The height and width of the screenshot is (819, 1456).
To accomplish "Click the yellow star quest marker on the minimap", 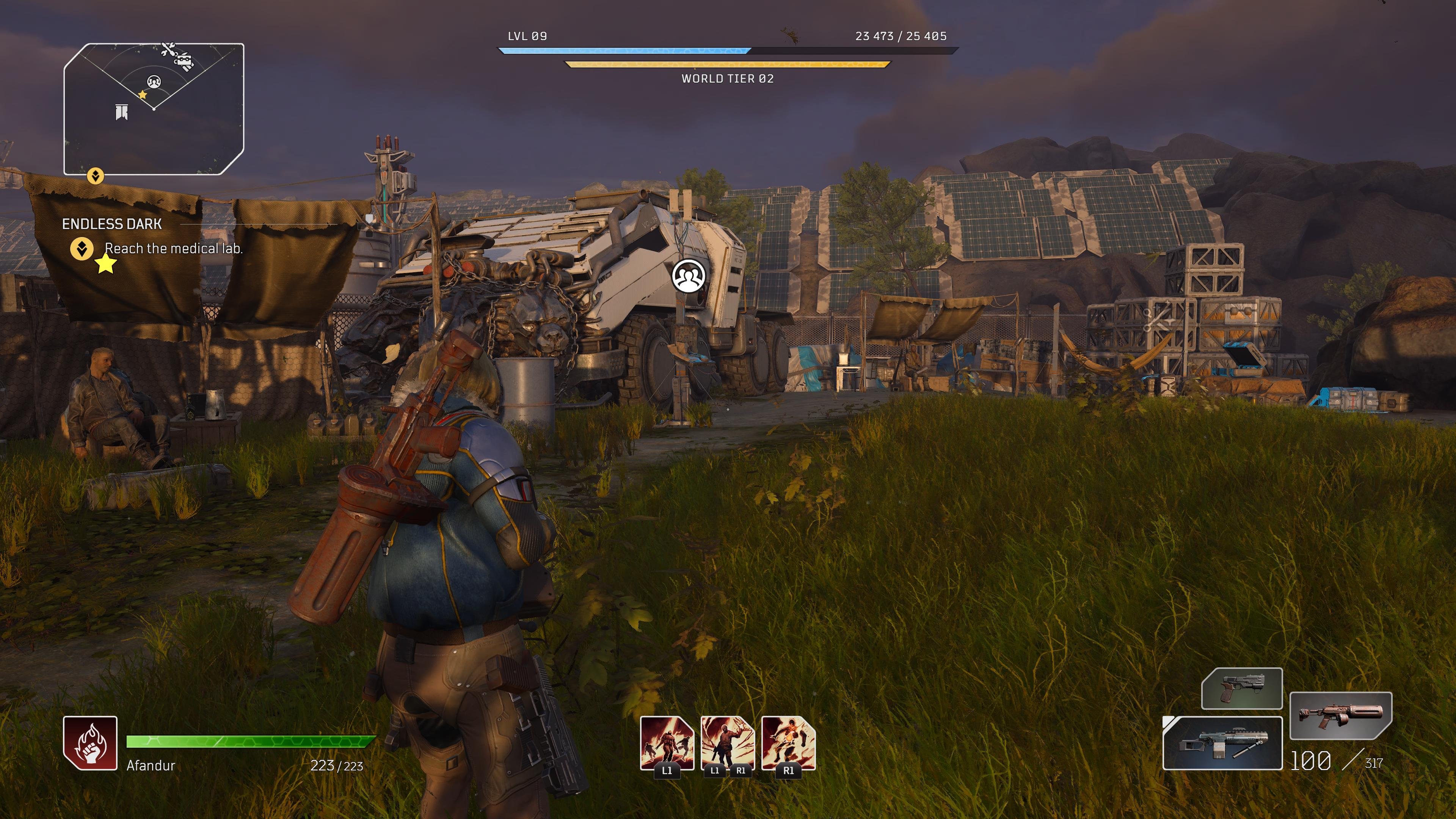I will coord(143,95).
